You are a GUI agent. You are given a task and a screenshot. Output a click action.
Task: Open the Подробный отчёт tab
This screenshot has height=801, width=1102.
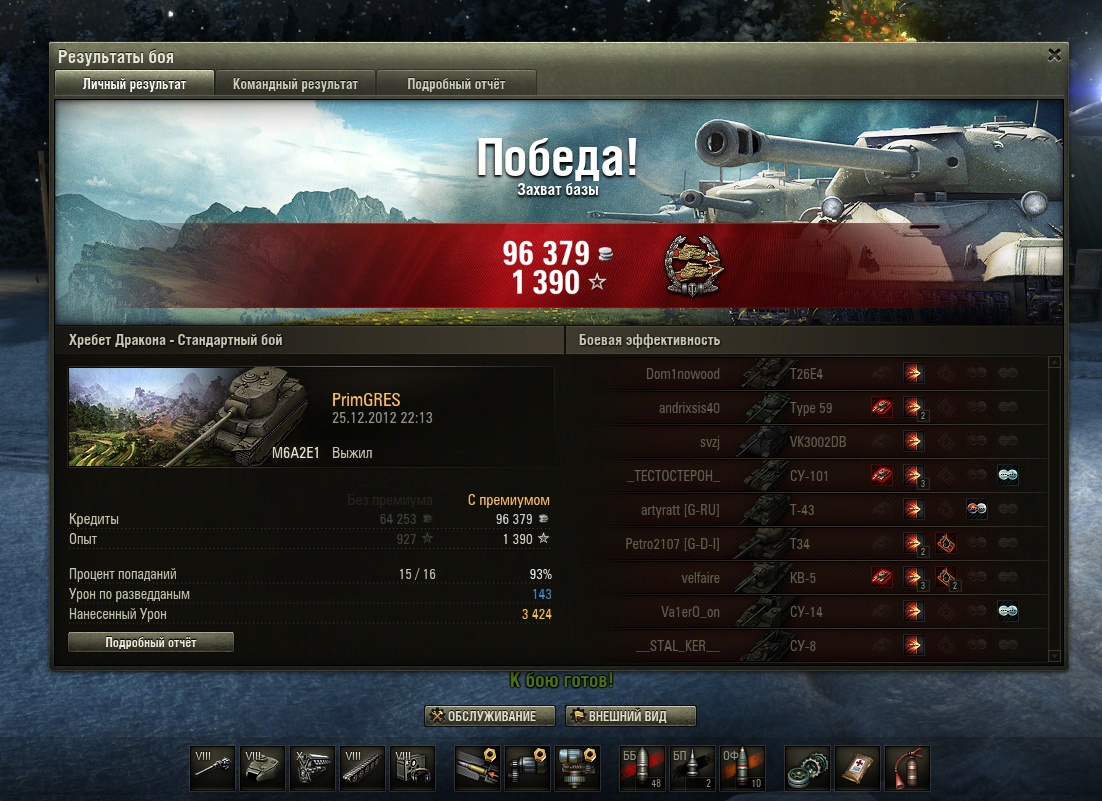click(x=456, y=84)
